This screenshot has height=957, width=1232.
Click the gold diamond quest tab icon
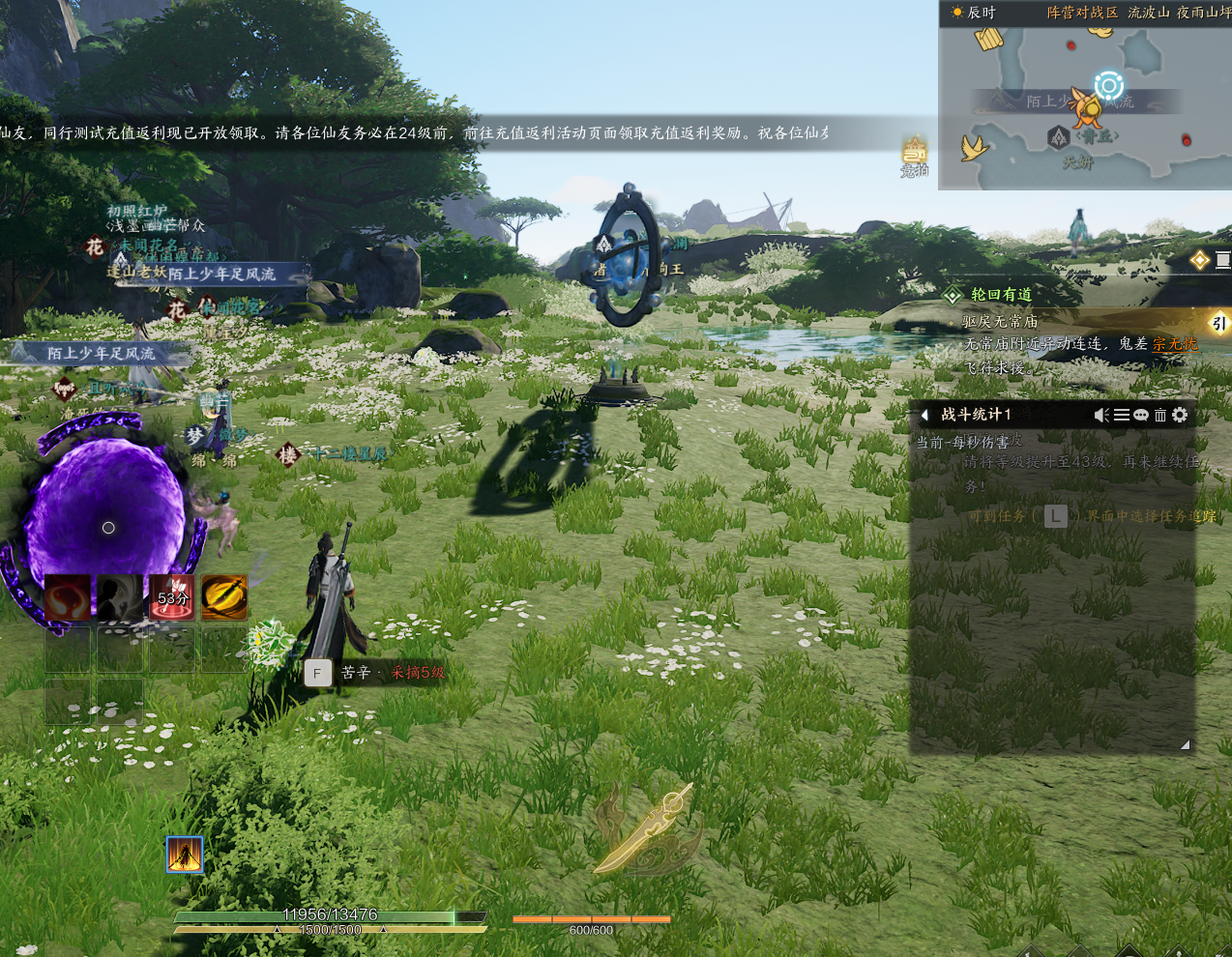[x=1200, y=260]
